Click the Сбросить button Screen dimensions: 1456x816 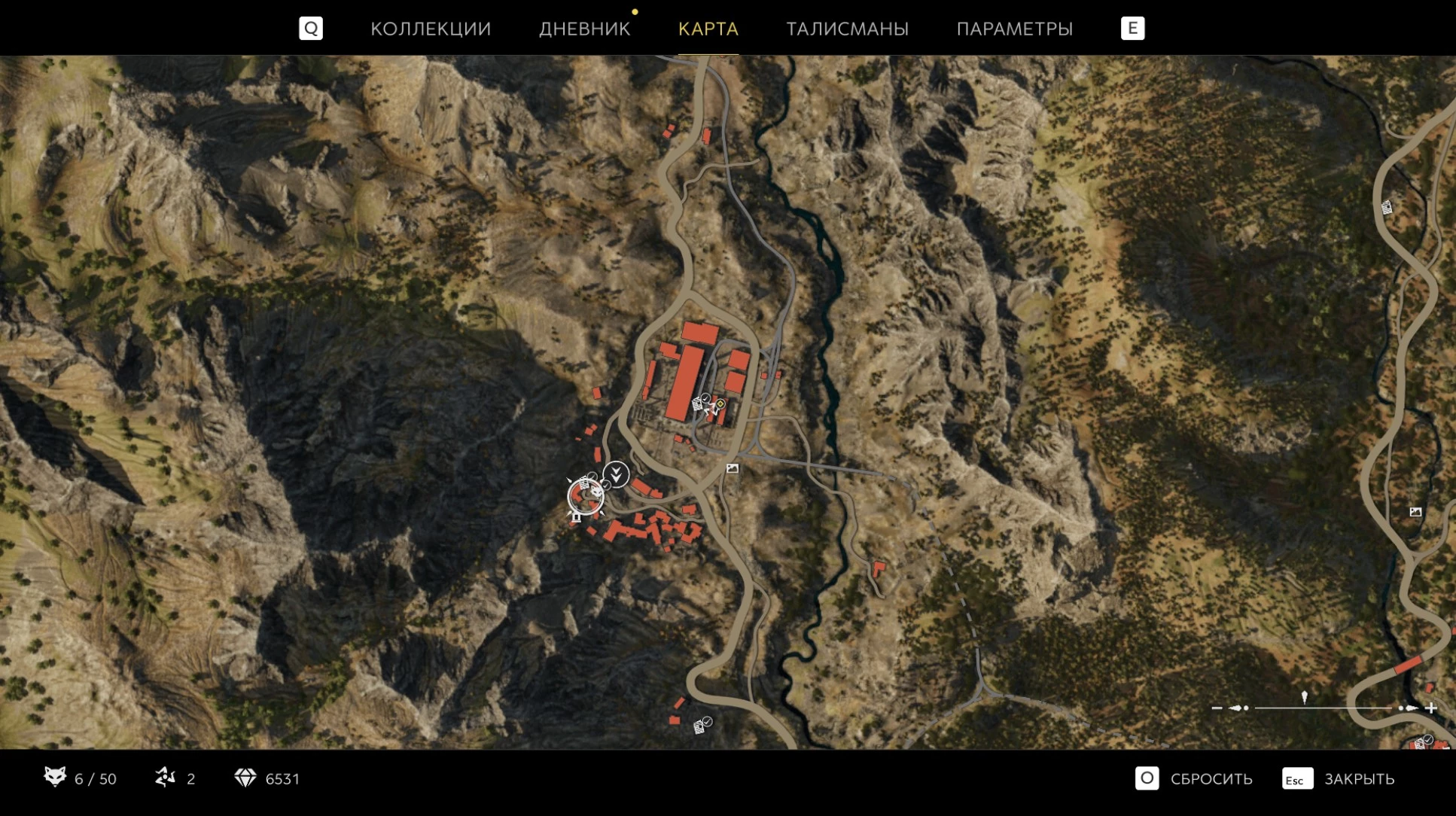click(x=1194, y=778)
